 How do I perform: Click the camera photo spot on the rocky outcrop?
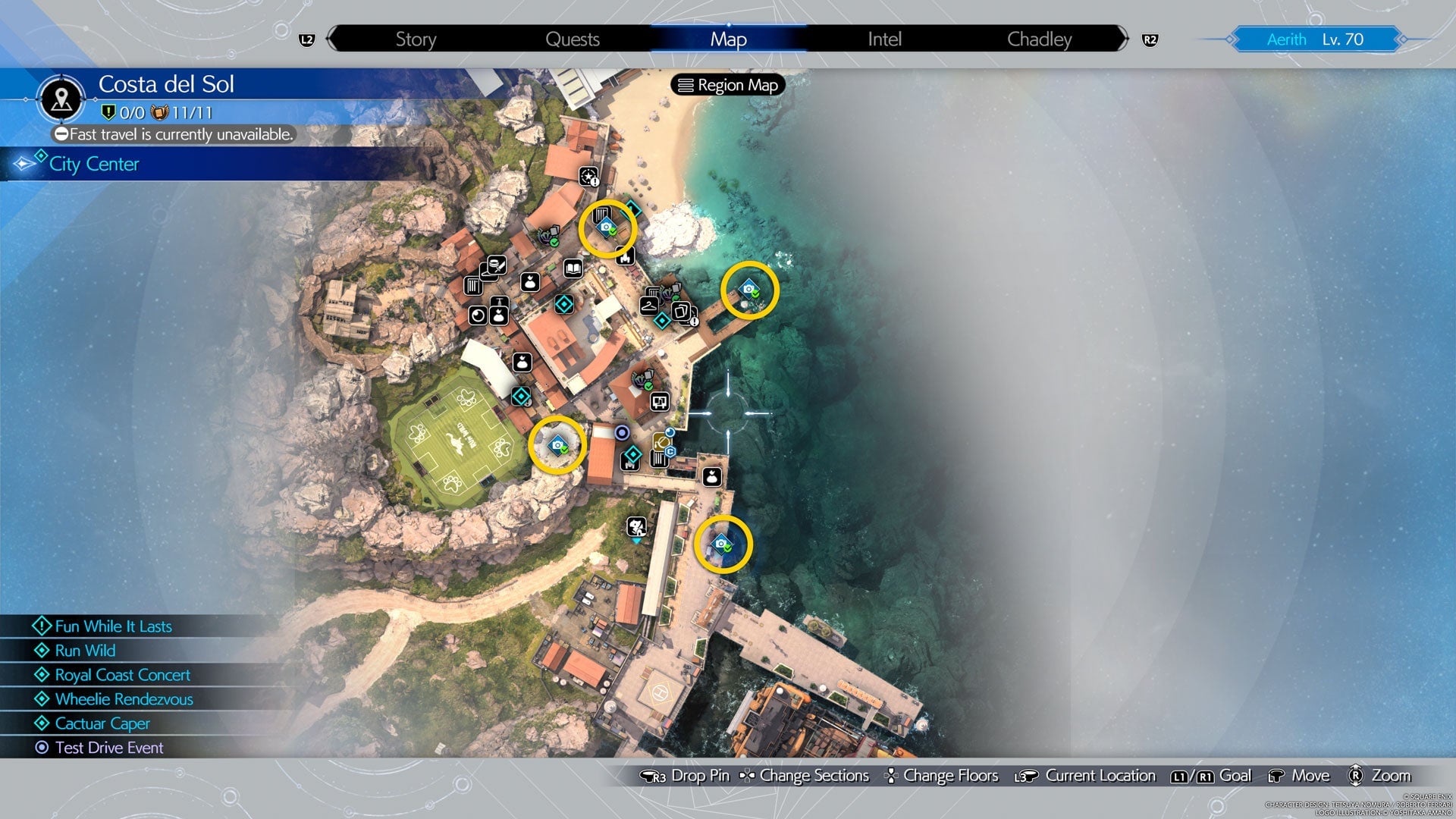(557, 444)
